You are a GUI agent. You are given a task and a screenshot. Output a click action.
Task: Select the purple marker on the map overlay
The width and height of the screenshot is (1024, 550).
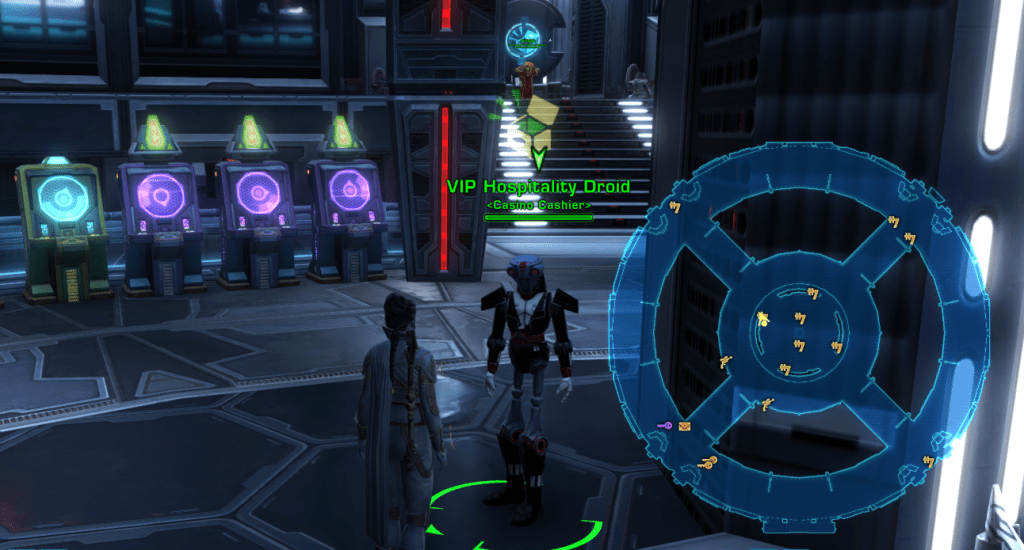coord(664,427)
